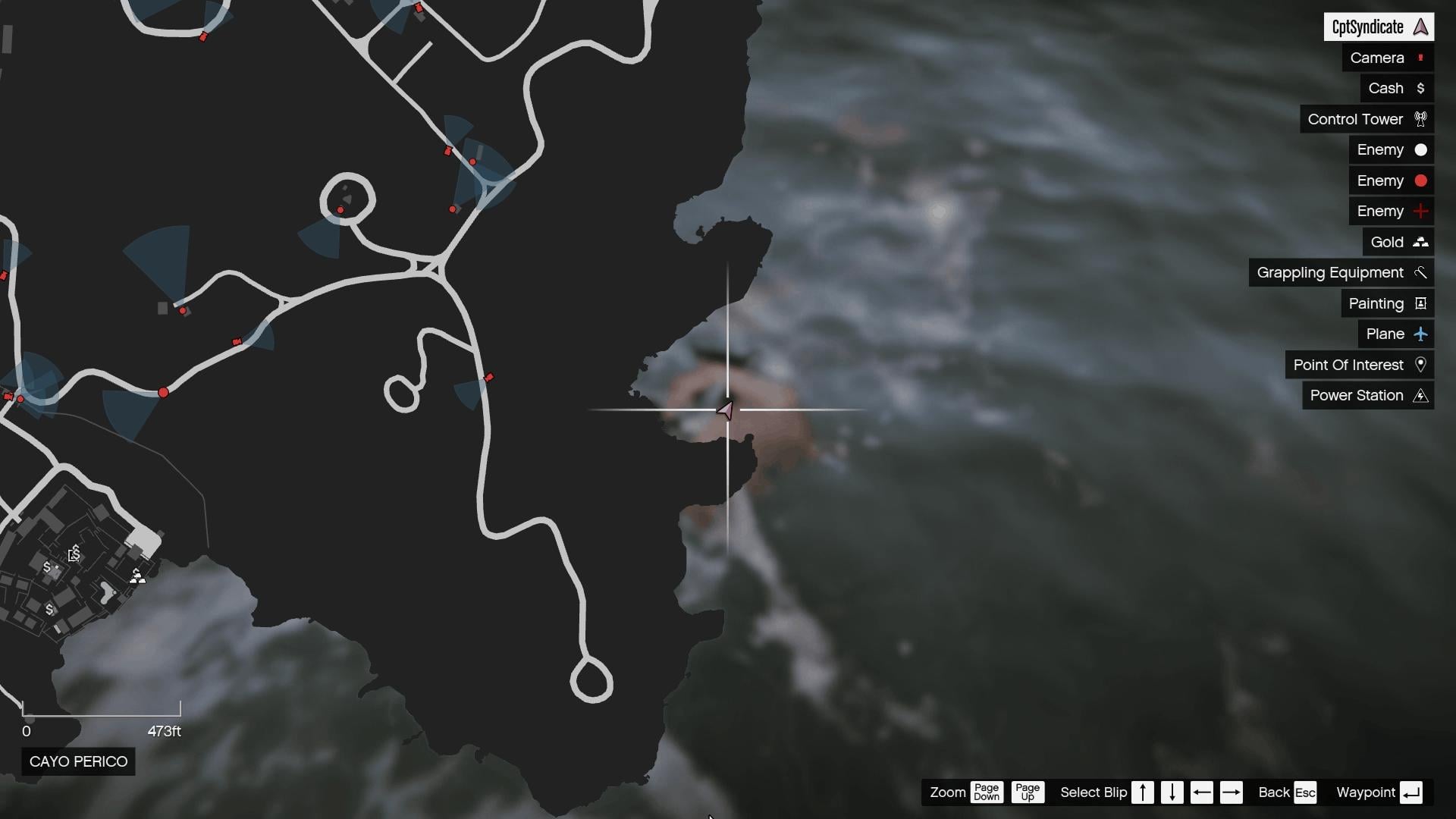The width and height of the screenshot is (1456, 819).
Task: Click the down arrow to select next blip
Action: tap(1173, 792)
